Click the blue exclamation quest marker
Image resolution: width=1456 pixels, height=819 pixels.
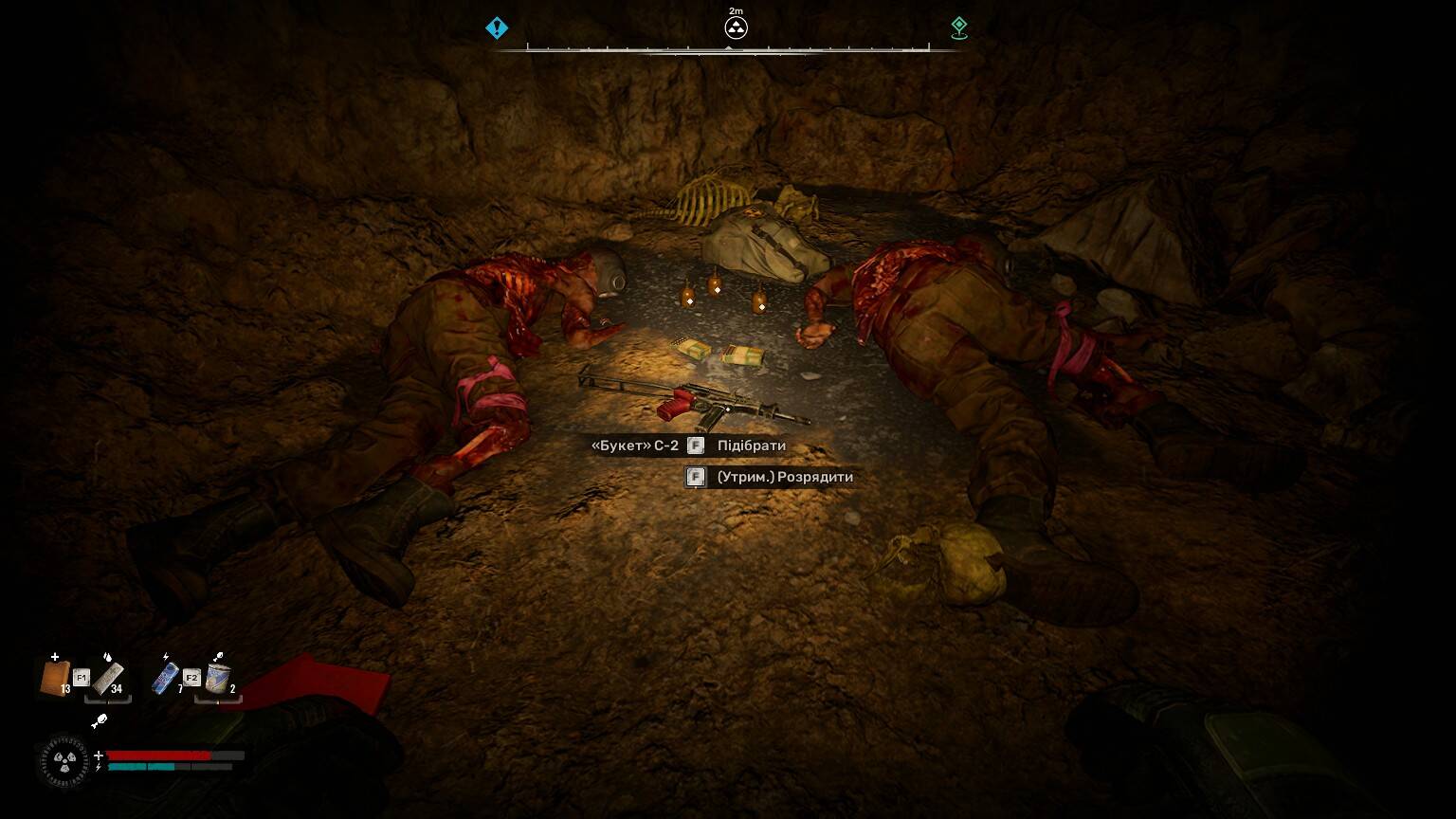[x=497, y=28]
